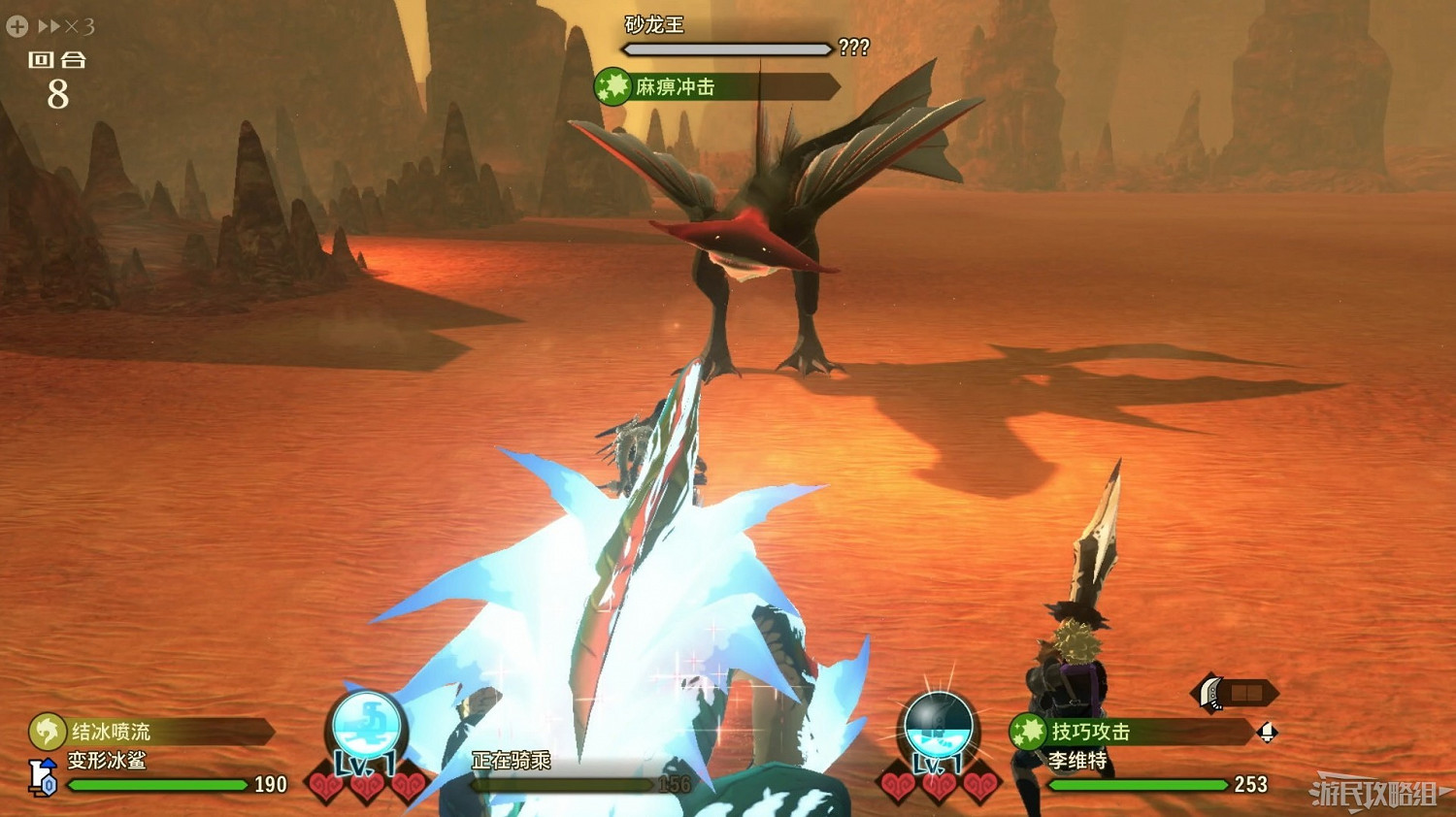The width and height of the screenshot is (1456, 817).
Task: Select the 麻痹冲击 skill icon above the boss
Action: [x=612, y=86]
